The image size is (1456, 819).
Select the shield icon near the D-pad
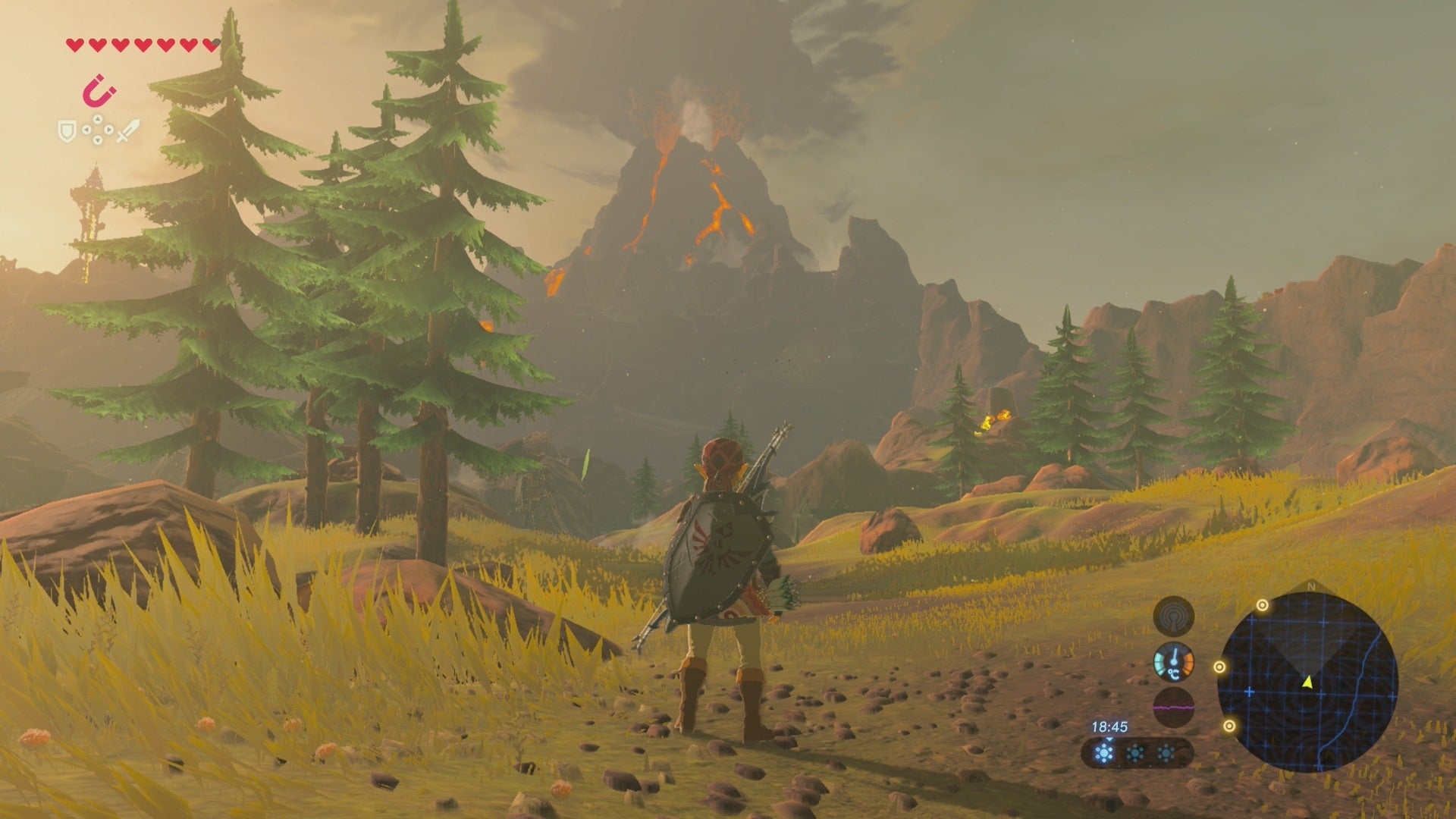(x=67, y=131)
